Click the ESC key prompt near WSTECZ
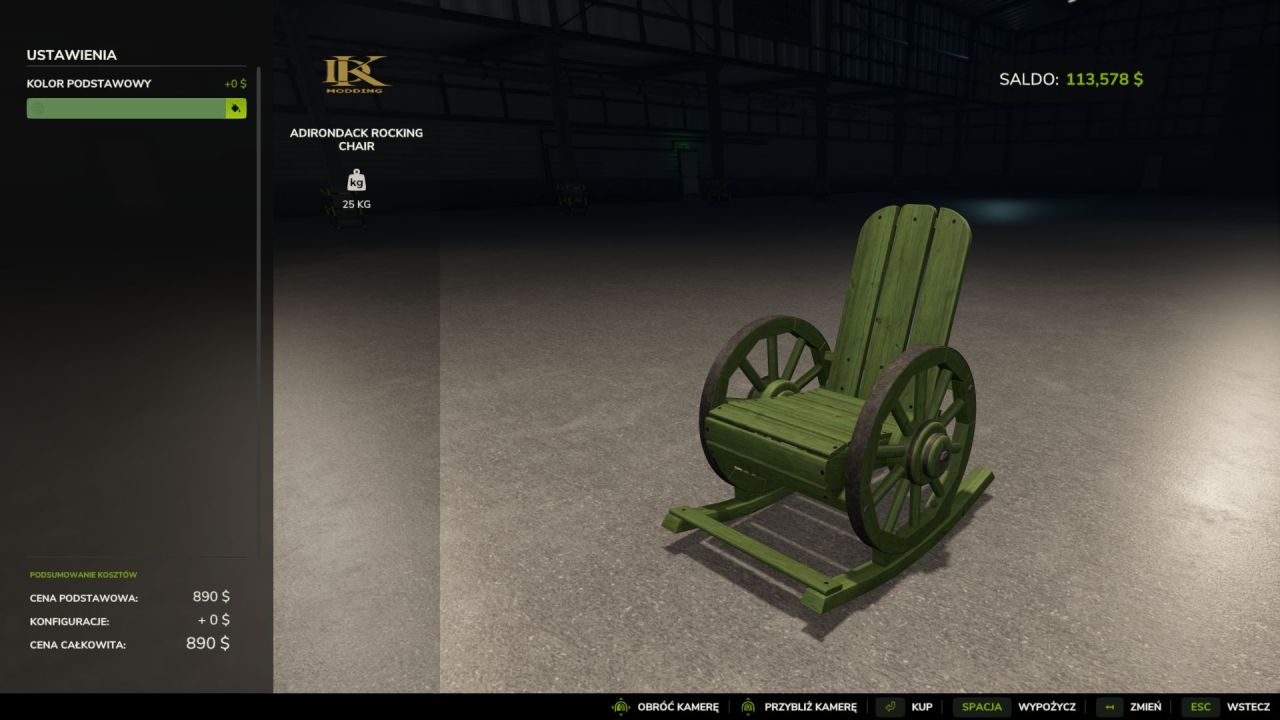1280x720 pixels. (1199, 706)
